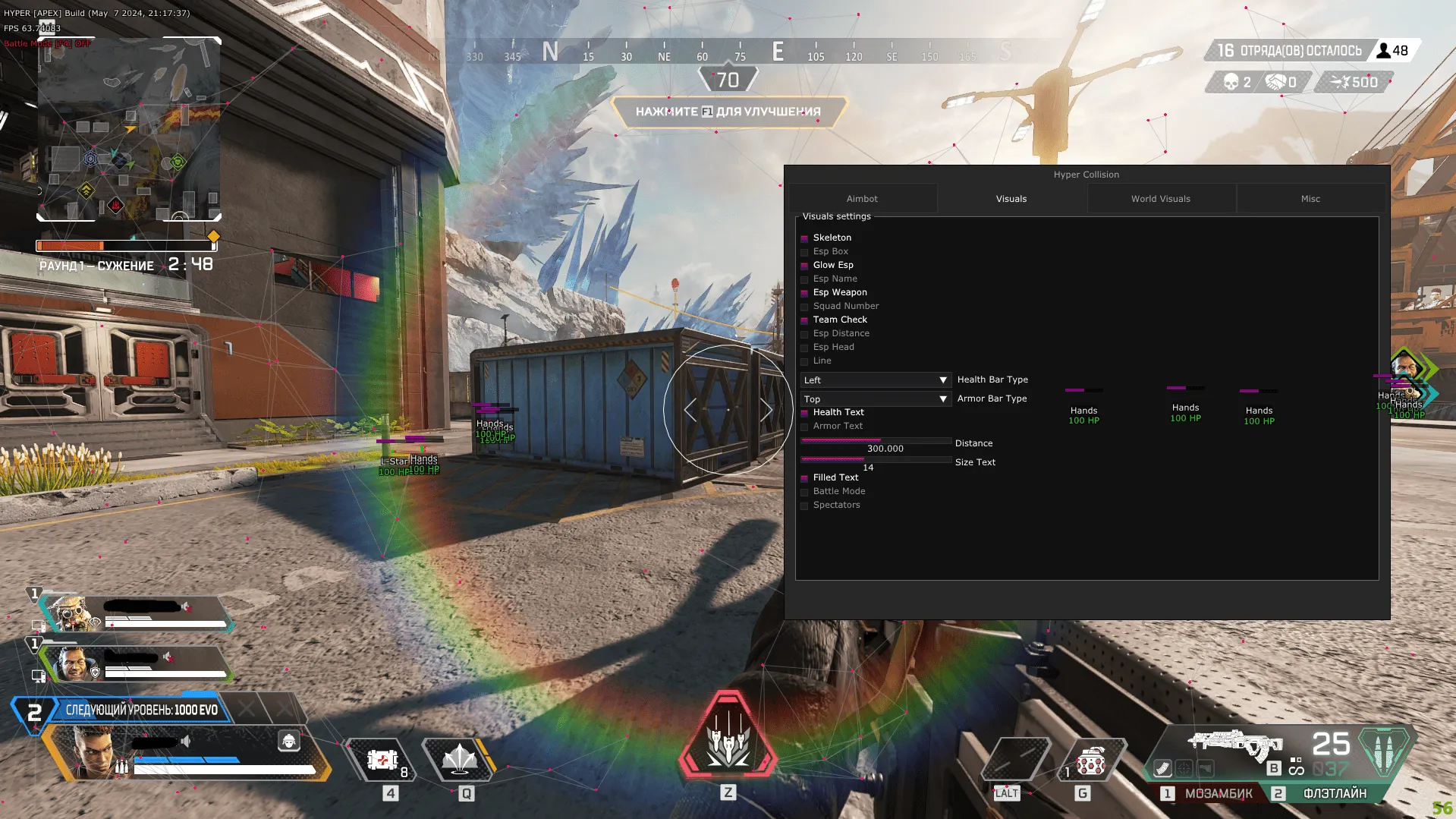The height and width of the screenshot is (819, 1456).
Task: Click the minimap
Action: 129,129
